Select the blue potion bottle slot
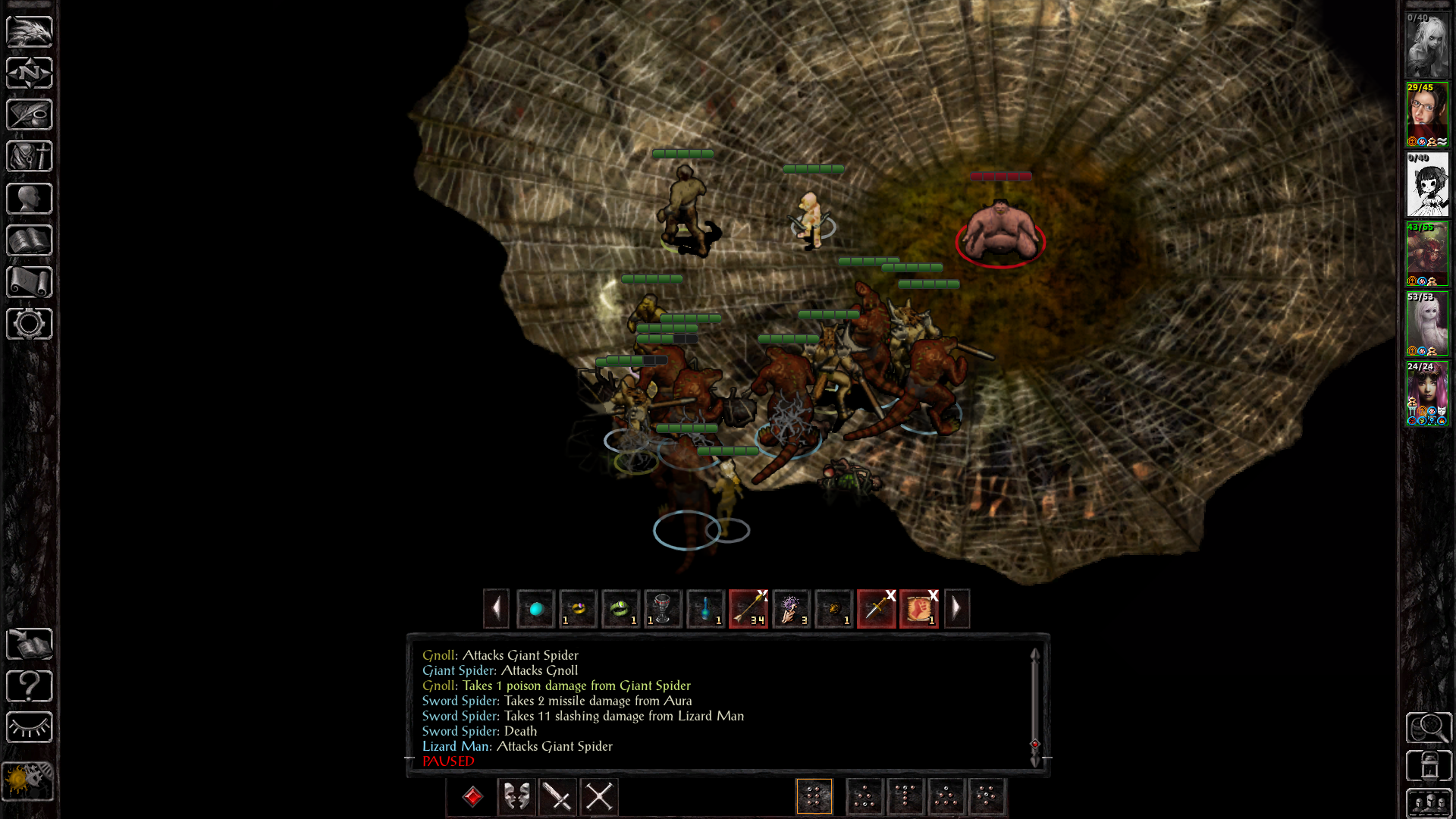 click(705, 608)
